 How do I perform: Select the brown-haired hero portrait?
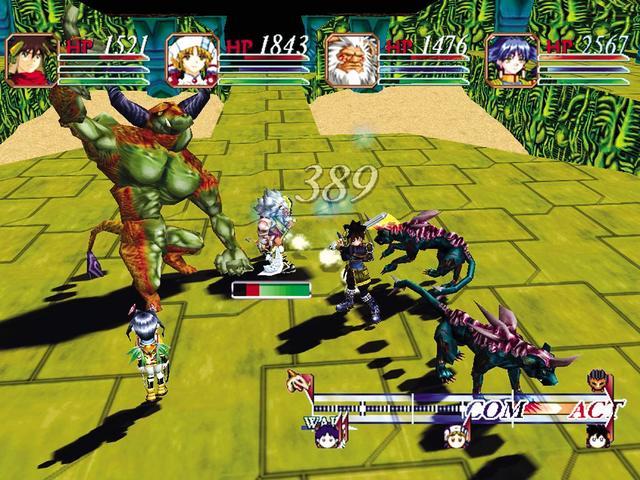(33, 58)
